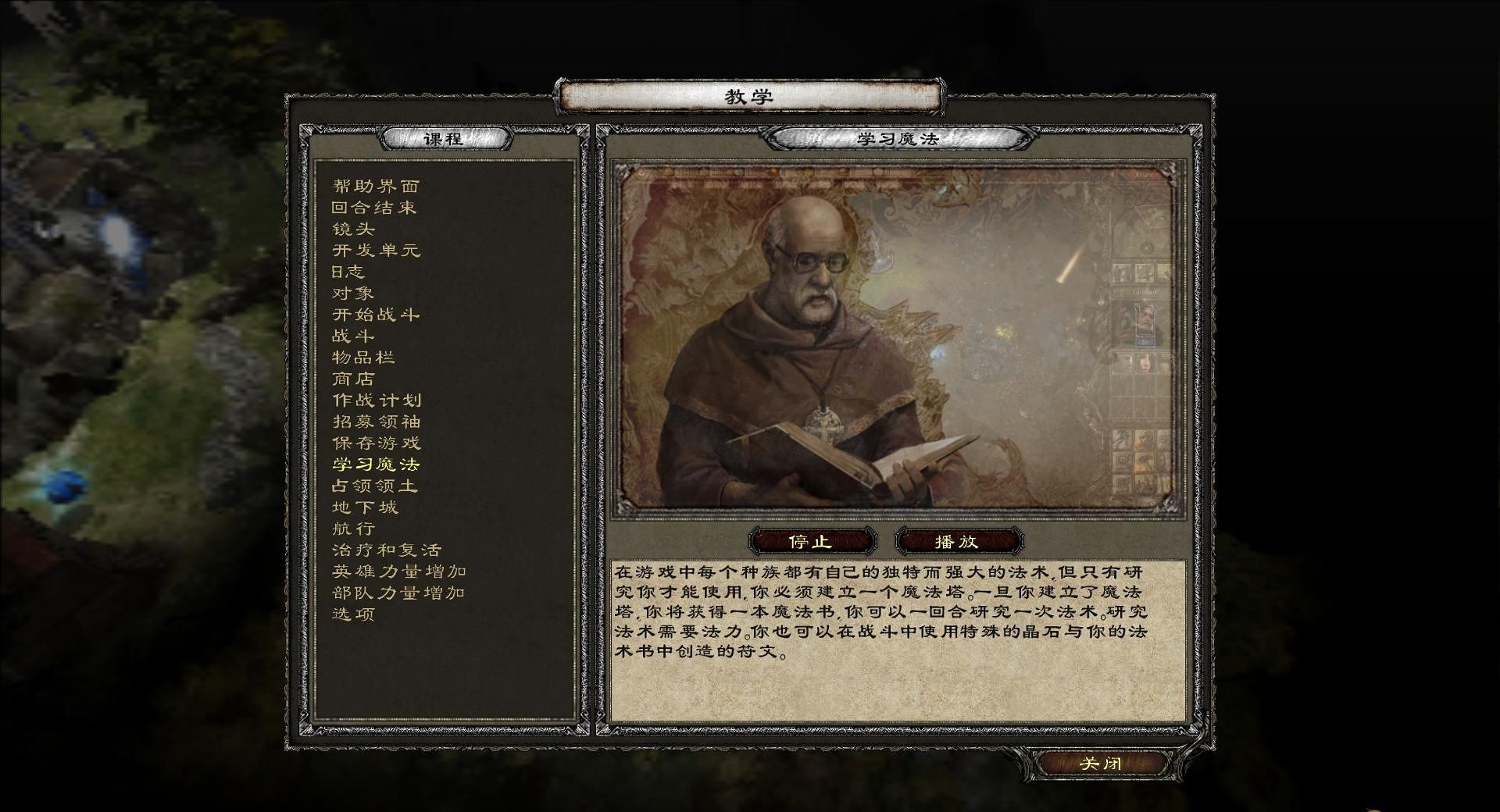Stop the lesson with 停止 button
1500x812 pixels.
tap(810, 541)
